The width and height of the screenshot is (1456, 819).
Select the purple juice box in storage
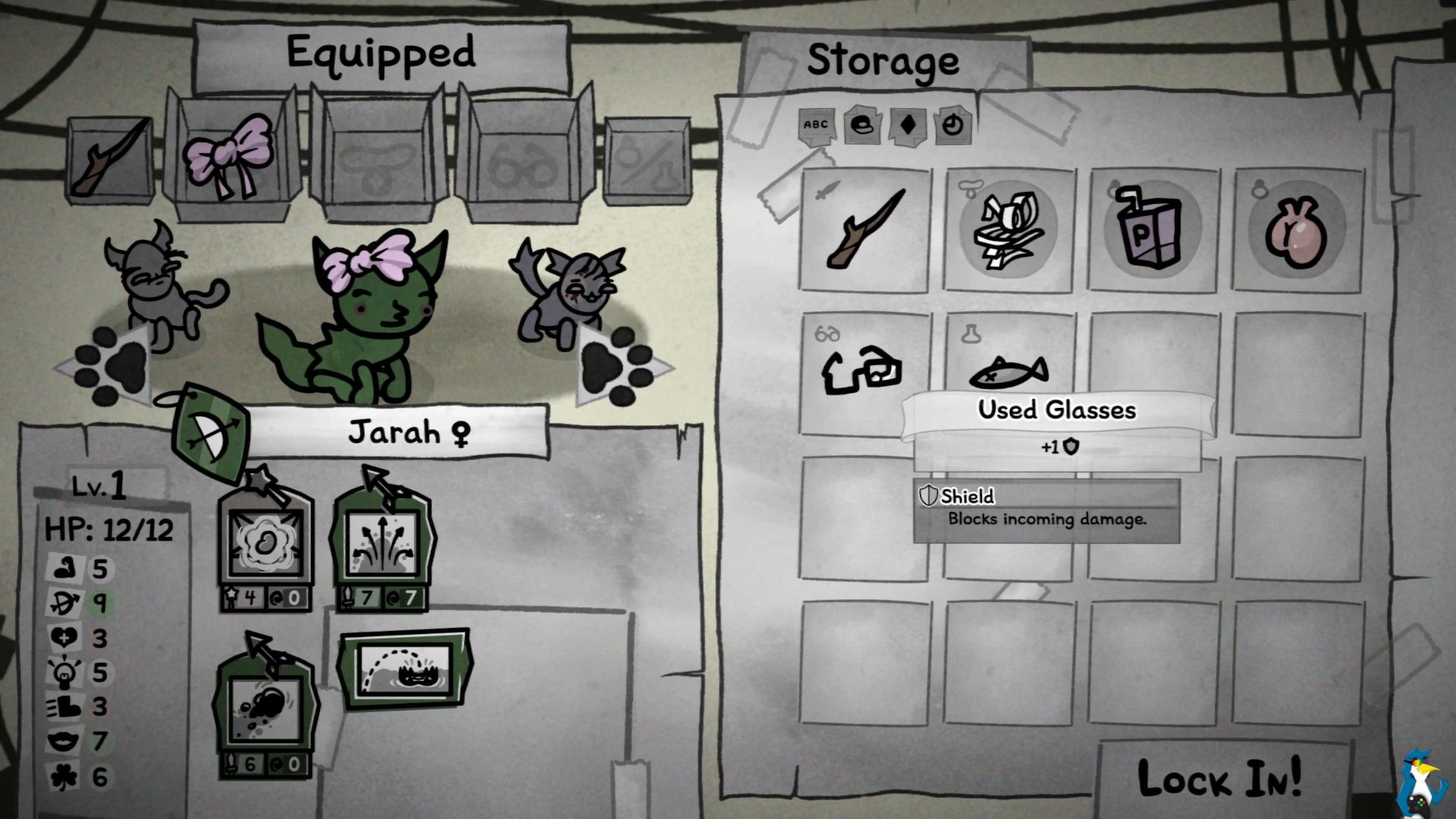(x=1153, y=230)
